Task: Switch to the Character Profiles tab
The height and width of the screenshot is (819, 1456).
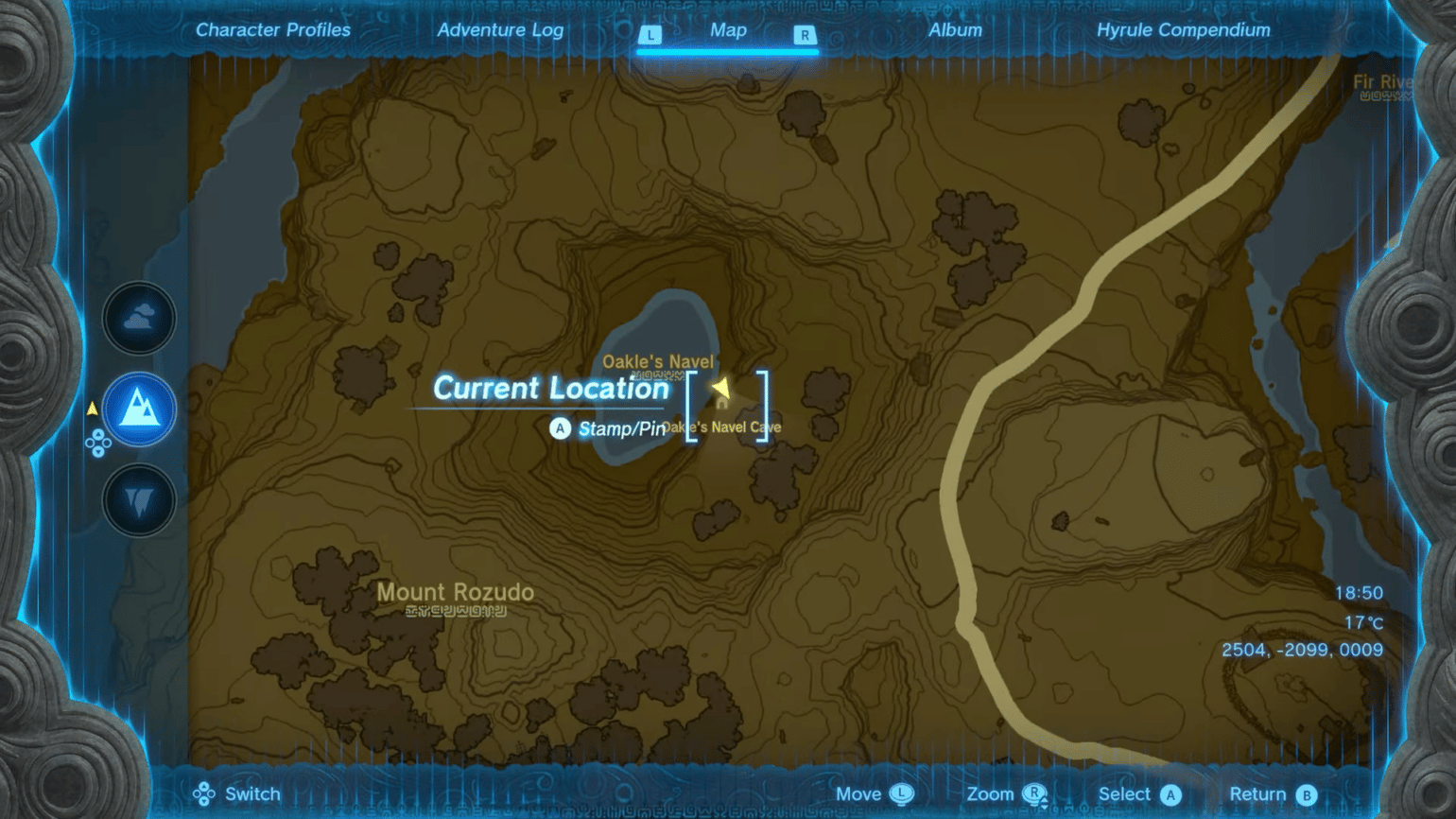Action: tap(273, 29)
